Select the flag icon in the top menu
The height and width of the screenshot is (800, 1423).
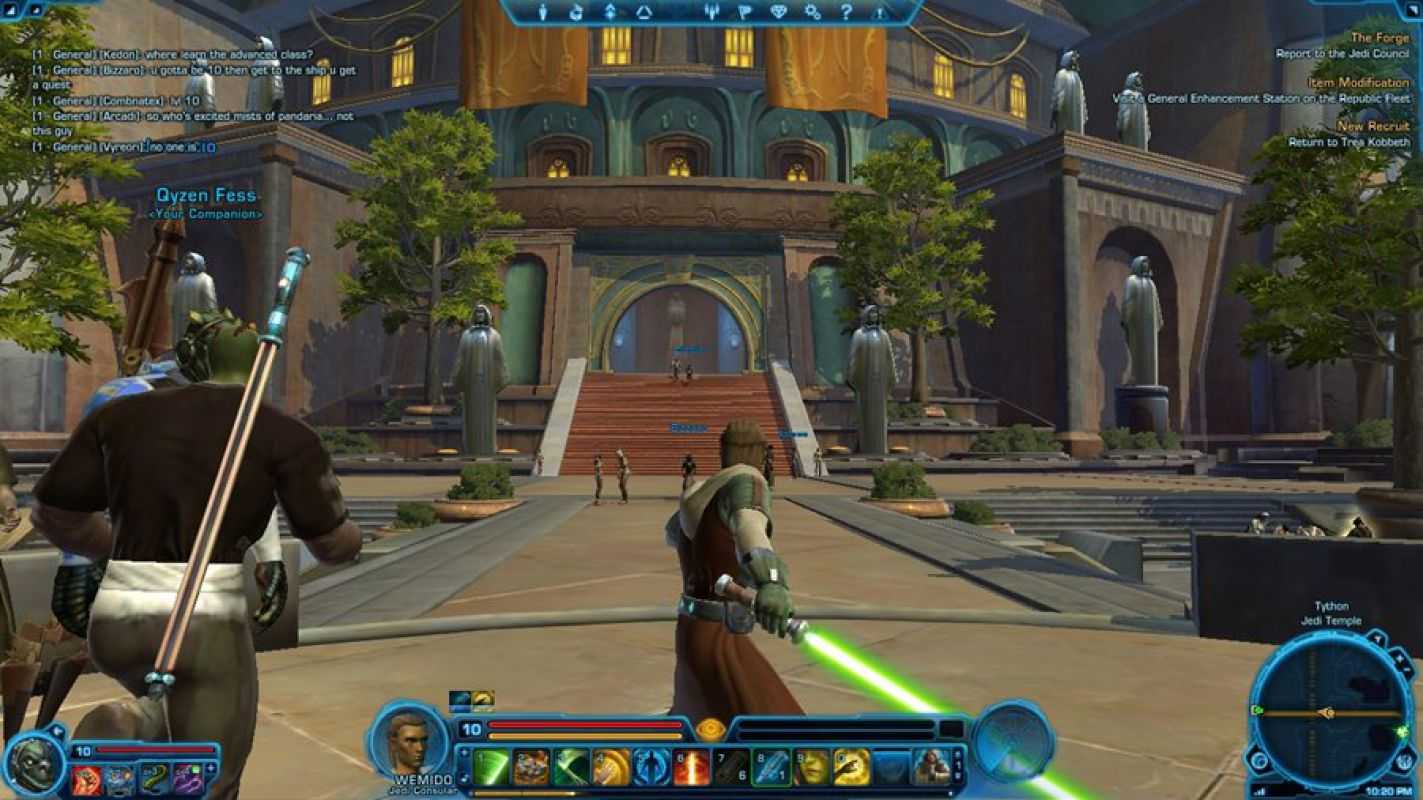click(743, 12)
